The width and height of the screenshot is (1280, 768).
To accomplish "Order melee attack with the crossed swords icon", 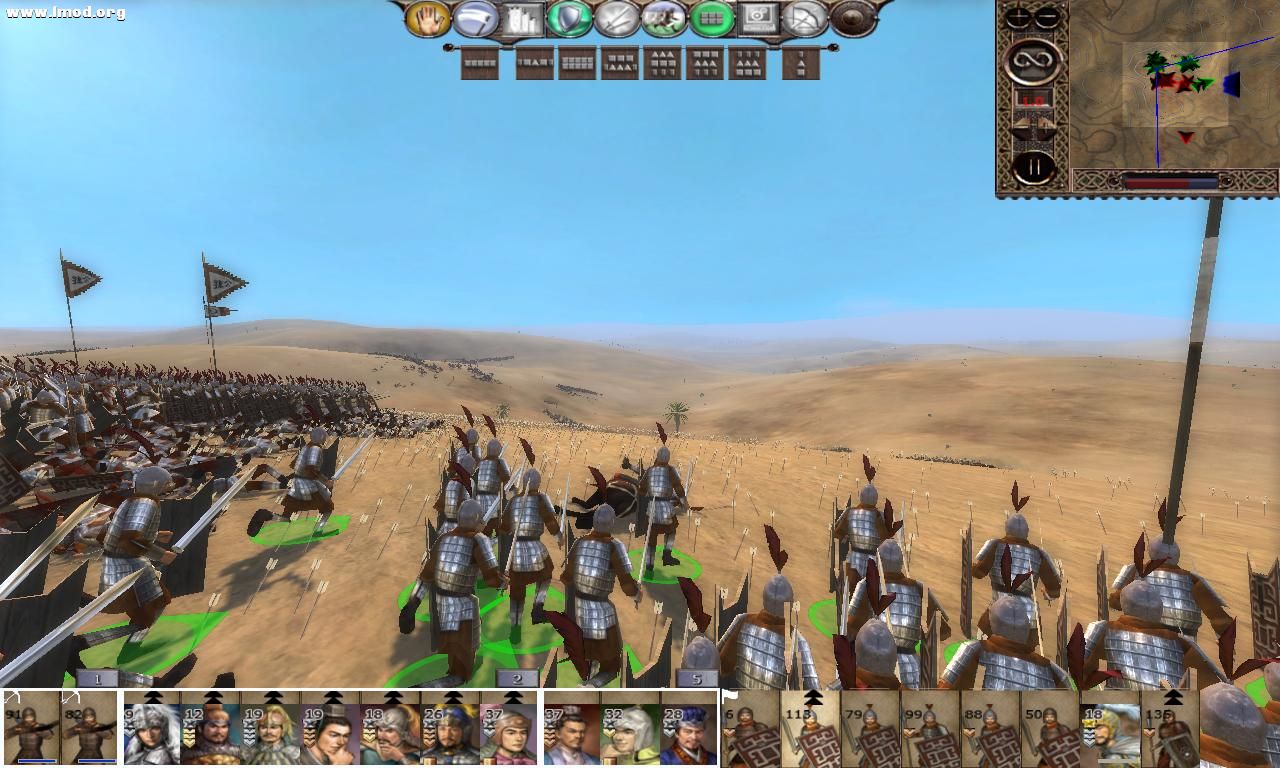I will (x=615, y=20).
